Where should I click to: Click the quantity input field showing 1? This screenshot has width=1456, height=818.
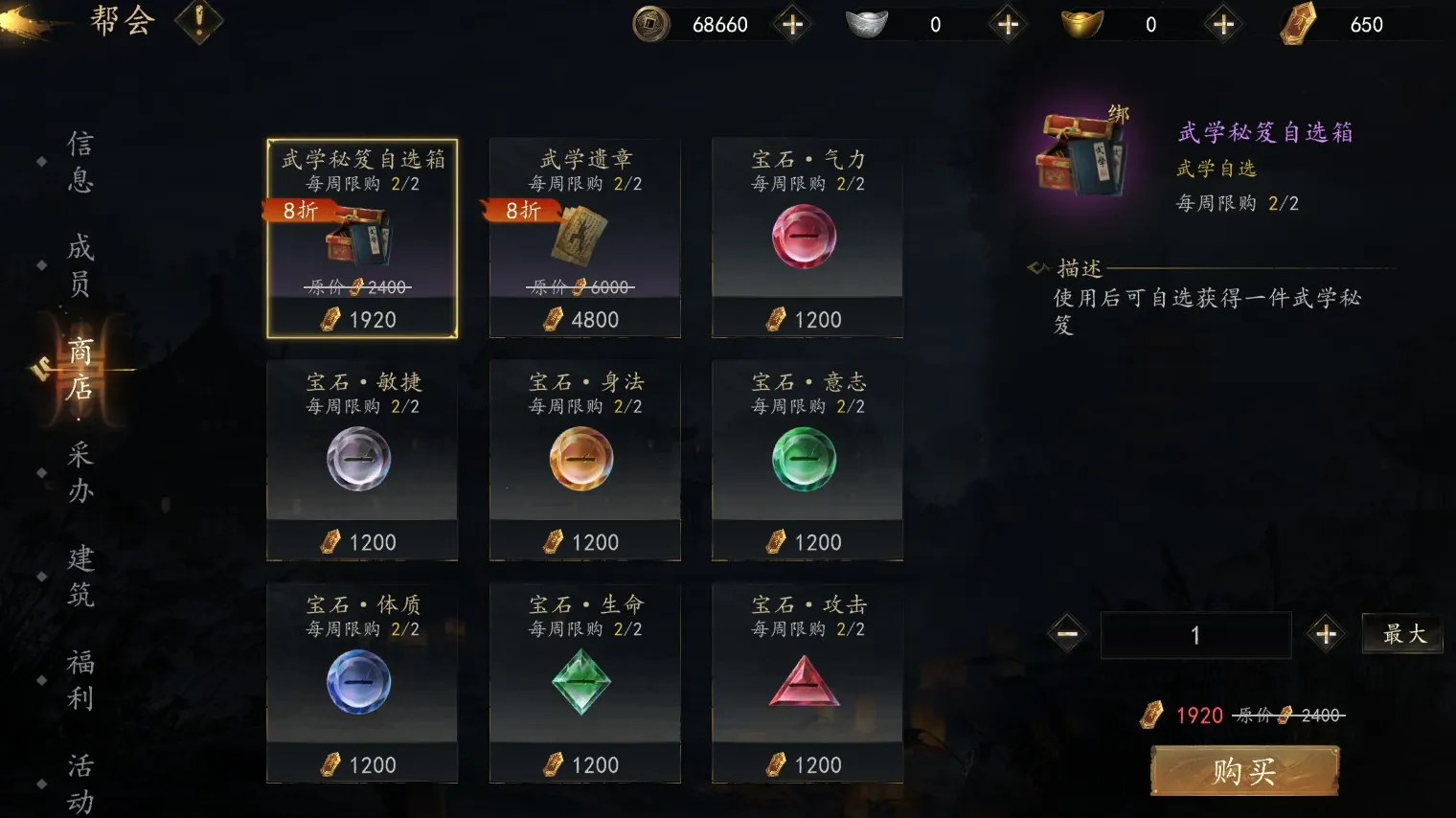[x=1195, y=634]
